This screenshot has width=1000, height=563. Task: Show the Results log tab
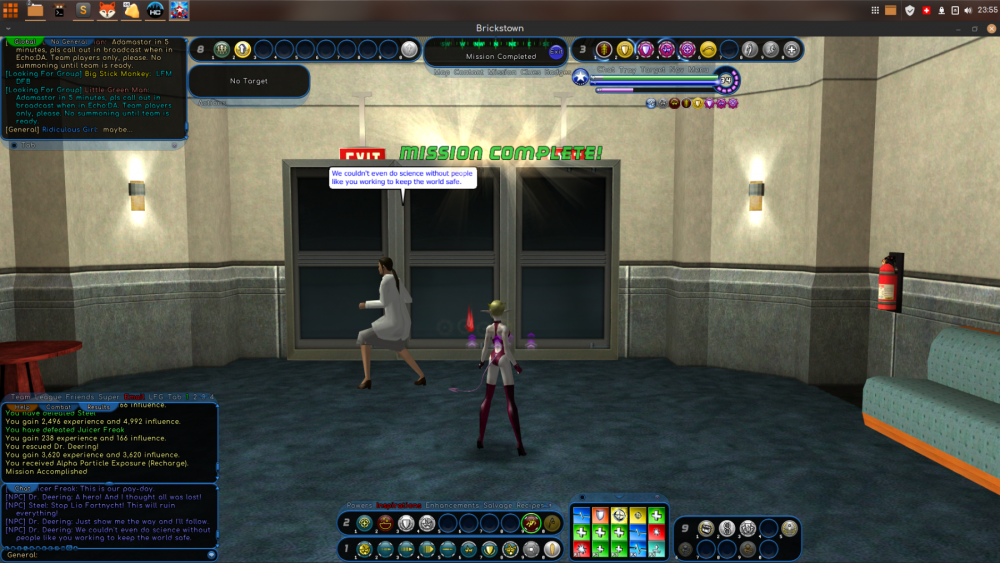(x=99, y=408)
